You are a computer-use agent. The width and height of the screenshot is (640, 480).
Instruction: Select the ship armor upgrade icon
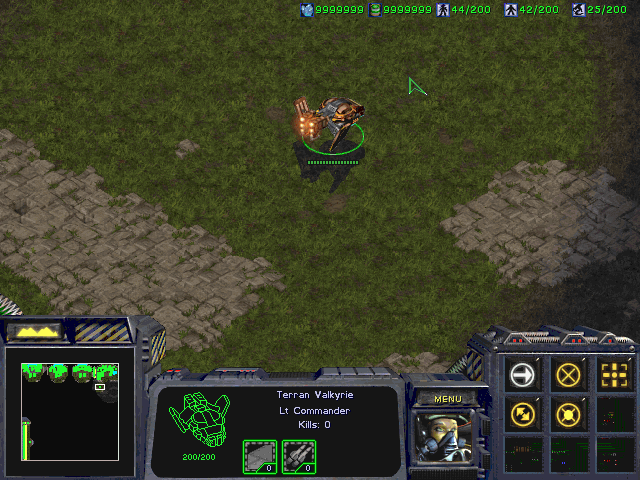(260, 456)
